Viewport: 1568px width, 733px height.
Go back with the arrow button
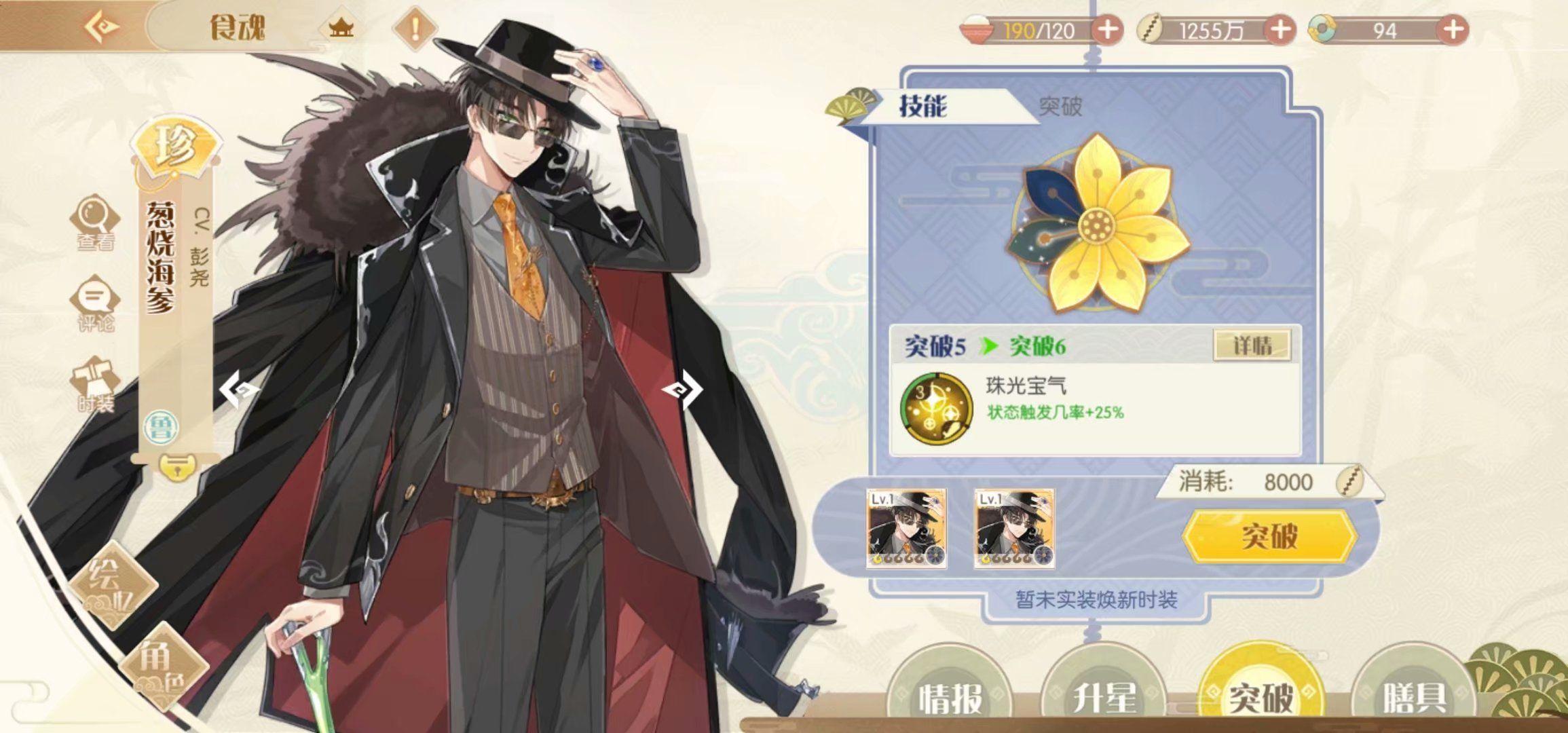[102, 27]
